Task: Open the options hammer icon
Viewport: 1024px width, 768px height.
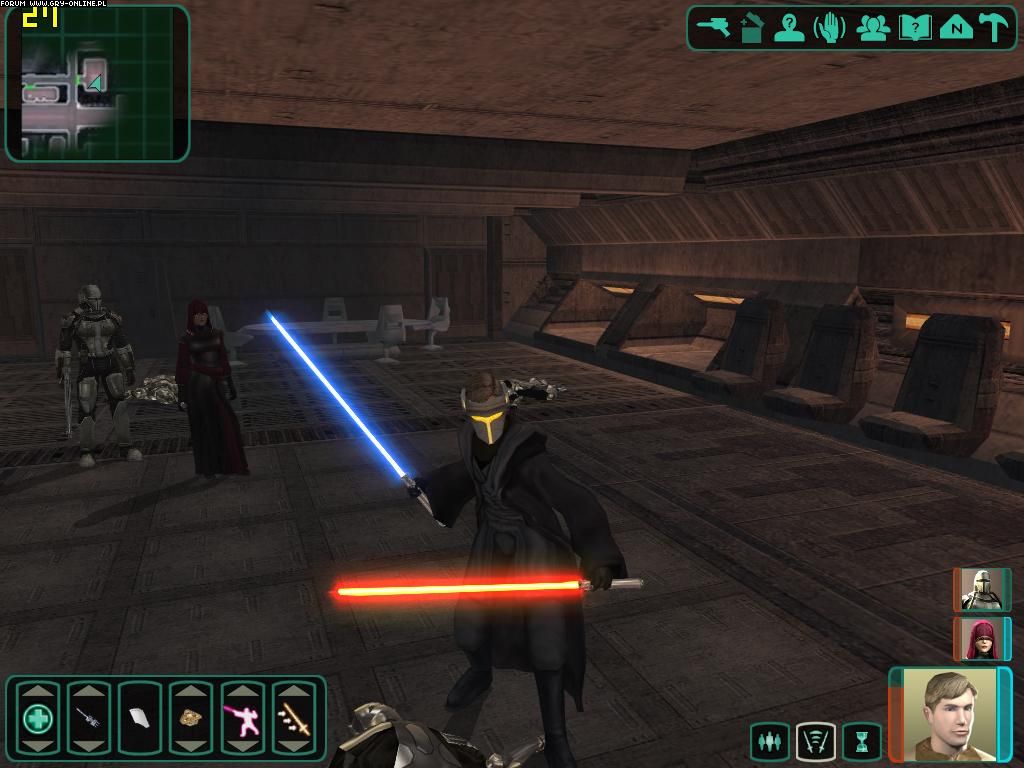Action: click(994, 27)
